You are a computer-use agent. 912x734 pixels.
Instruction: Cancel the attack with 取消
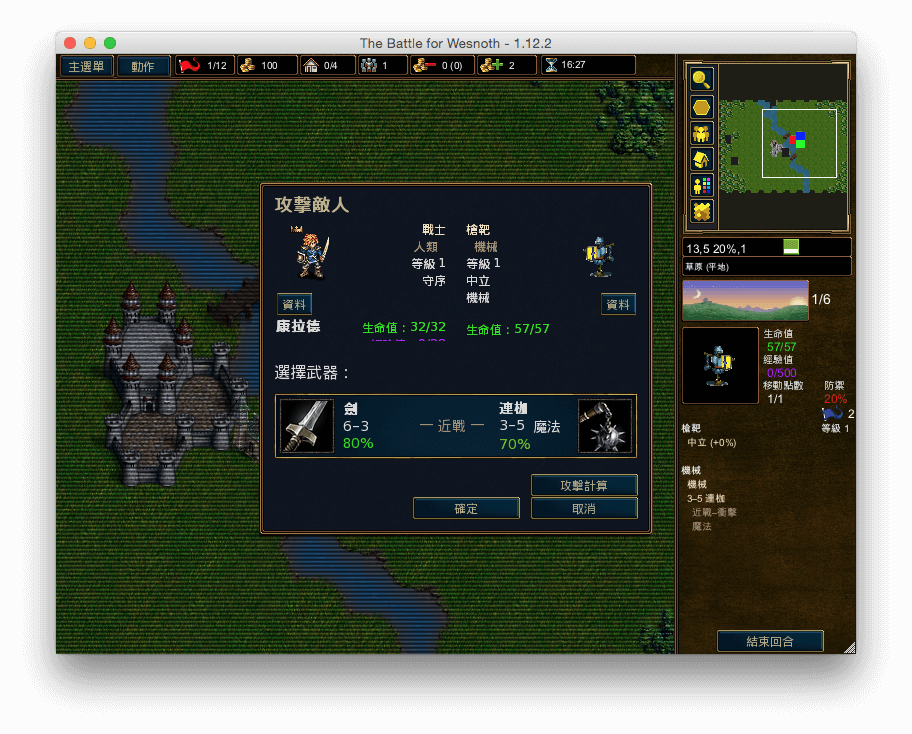click(584, 509)
